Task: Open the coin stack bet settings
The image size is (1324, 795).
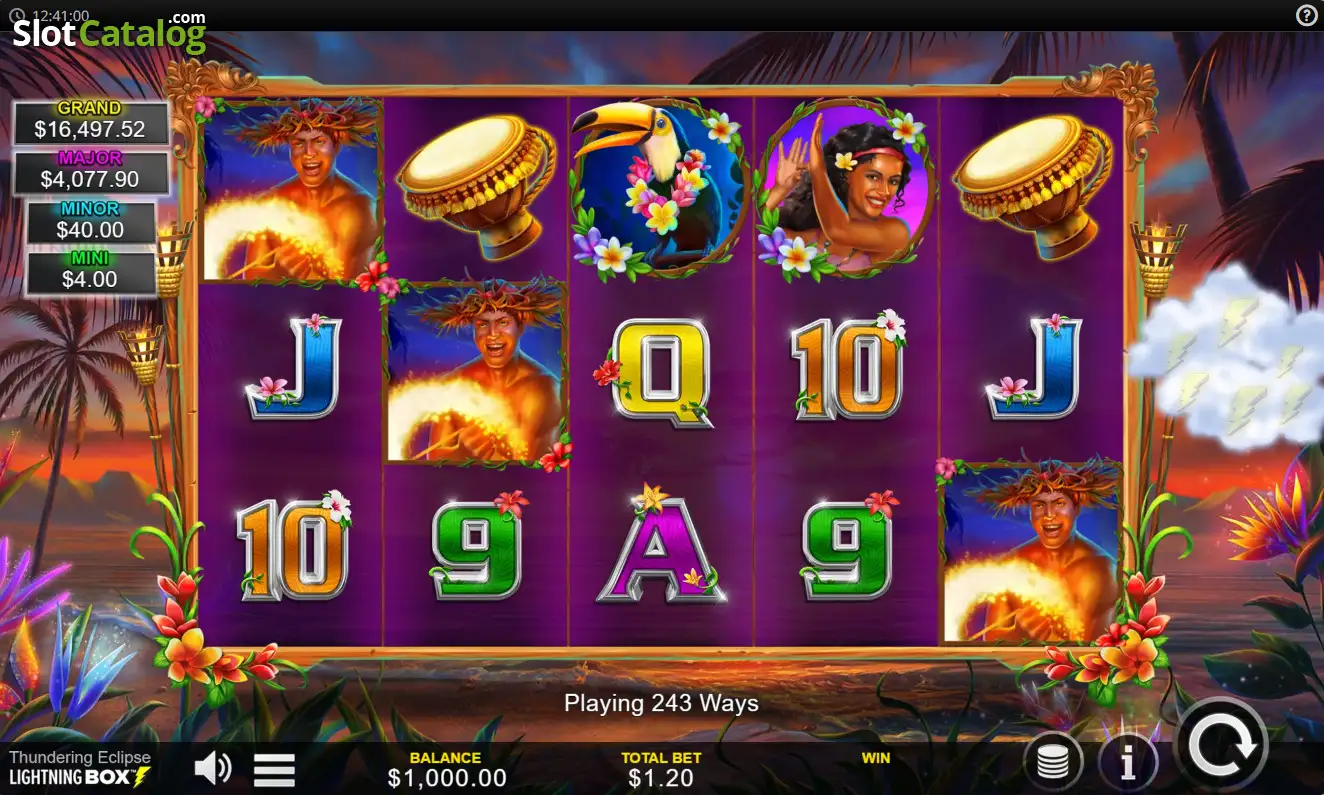Action: click(1053, 764)
